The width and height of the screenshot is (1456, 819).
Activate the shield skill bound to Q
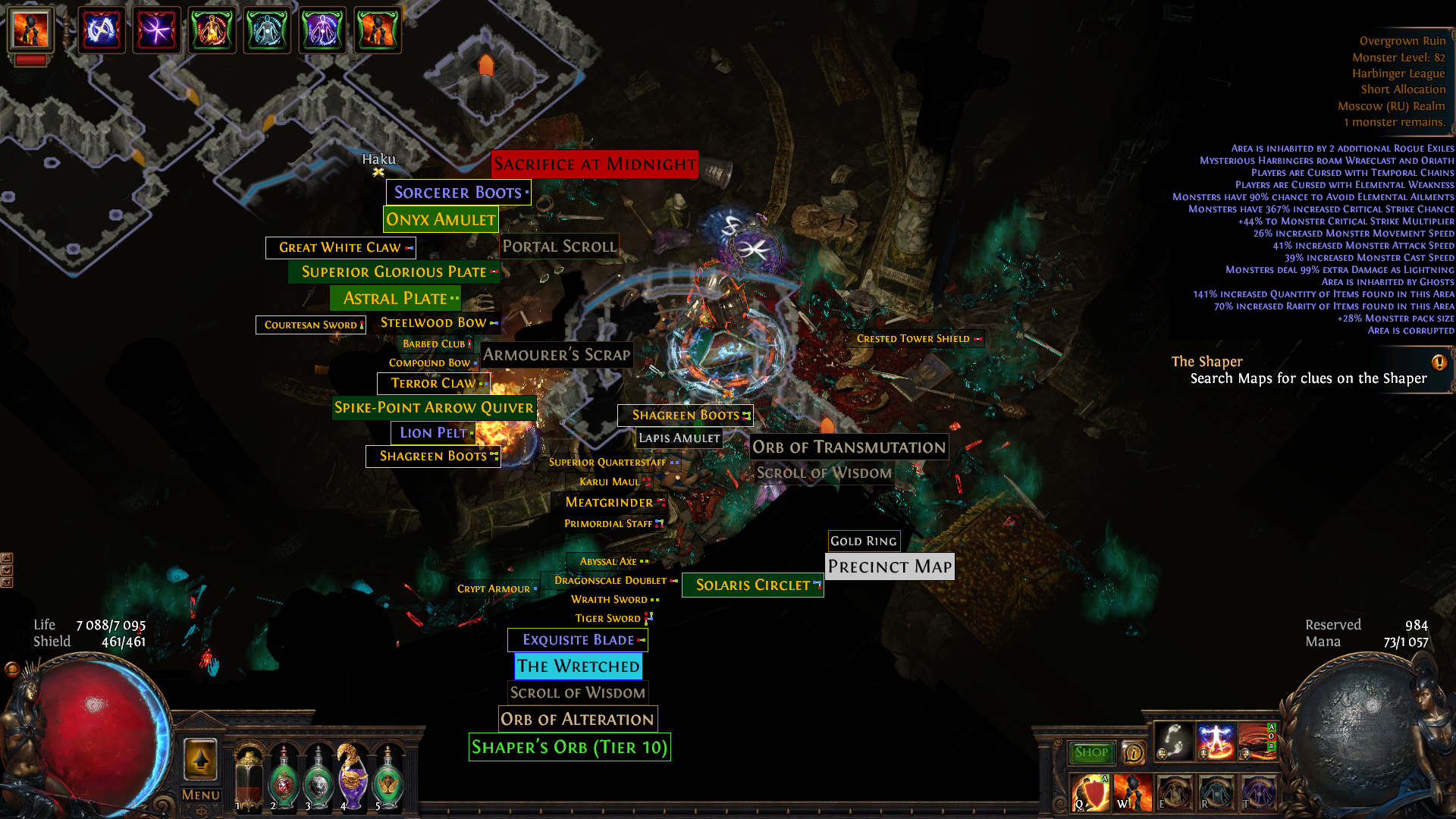[x=1090, y=793]
